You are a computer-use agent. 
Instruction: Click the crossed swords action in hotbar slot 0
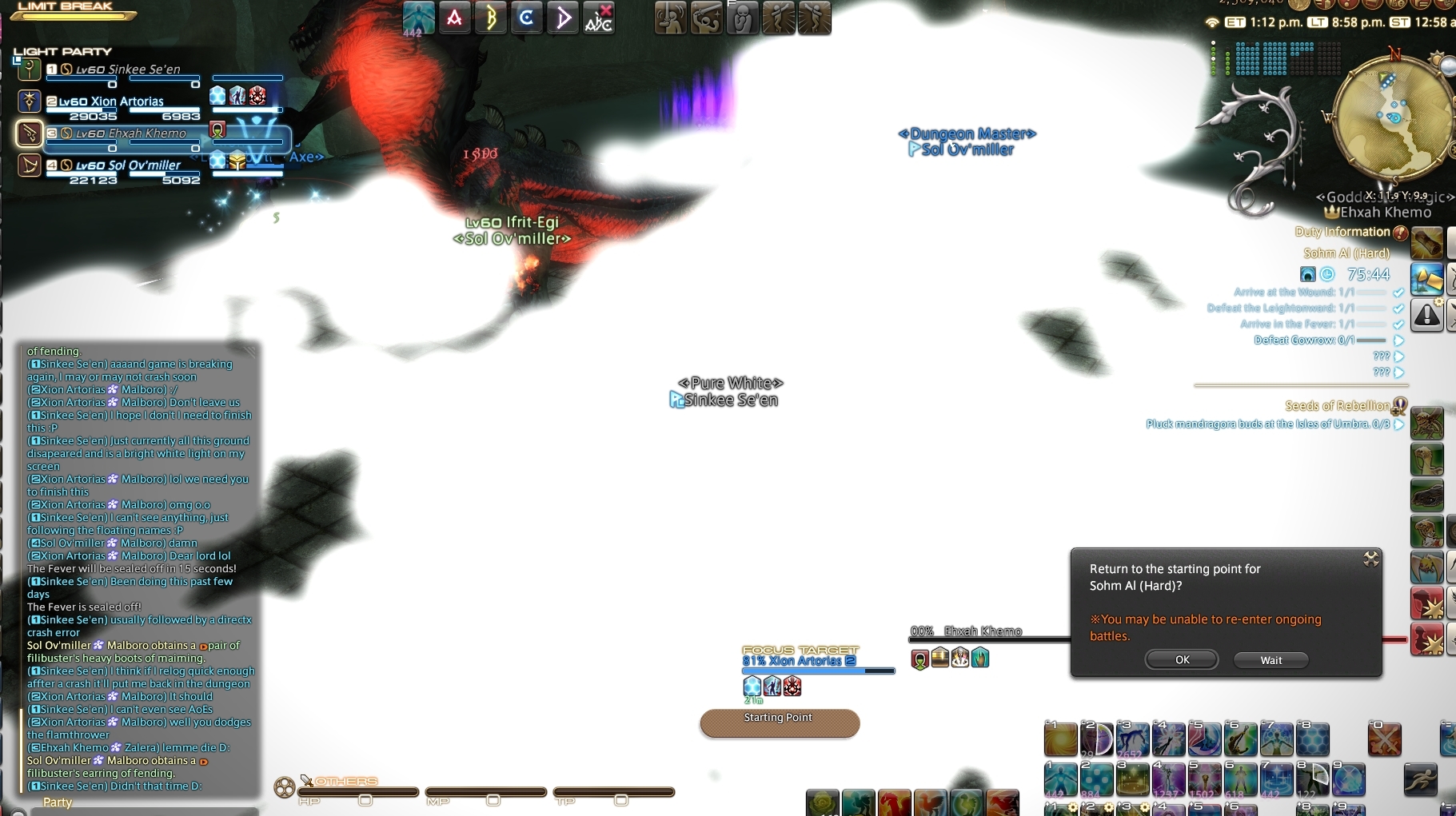pyautogui.click(x=1385, y=739)
